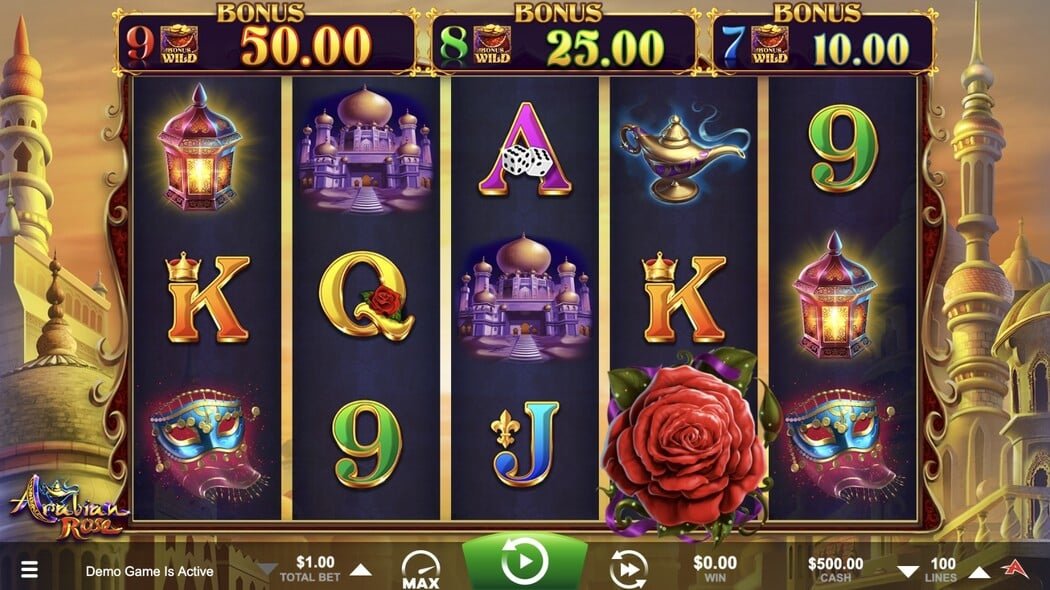
Task: Open the hamburger menu
Action: click(30, 570)
